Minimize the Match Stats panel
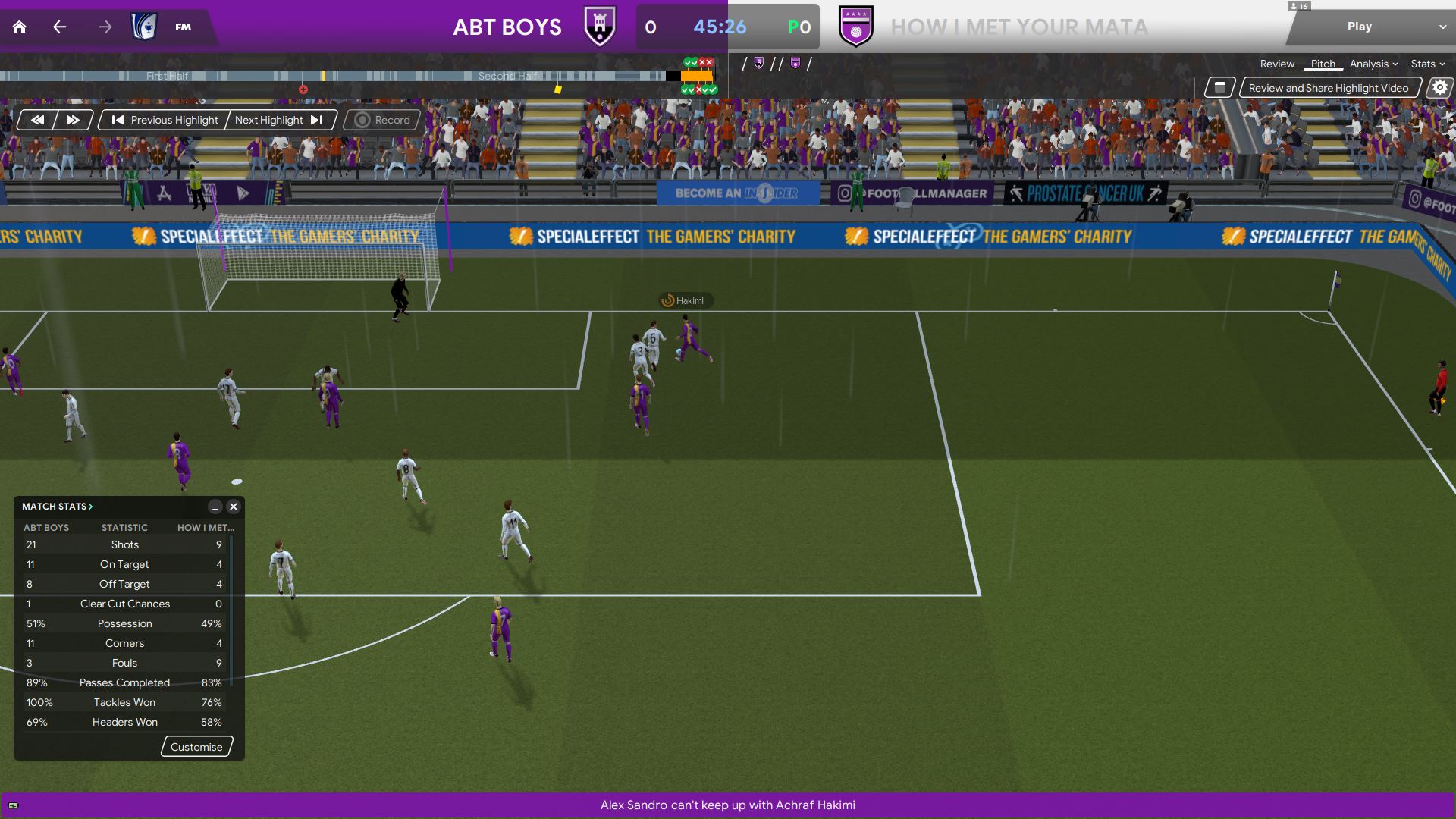The width and height of the screenshot is (1456, 819). click(x=215, y=507)
